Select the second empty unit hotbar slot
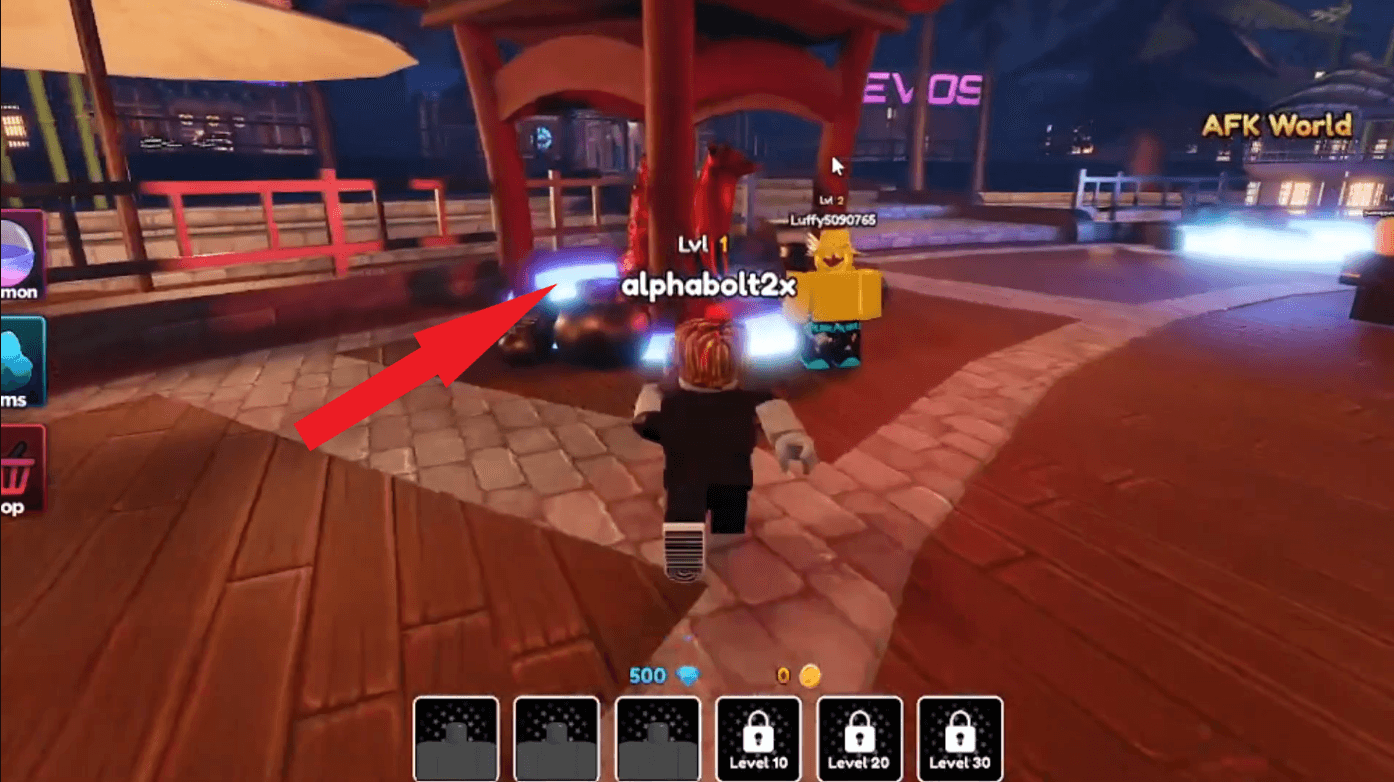The width and height of the screenshot is (1394, 782). point(556,740)
